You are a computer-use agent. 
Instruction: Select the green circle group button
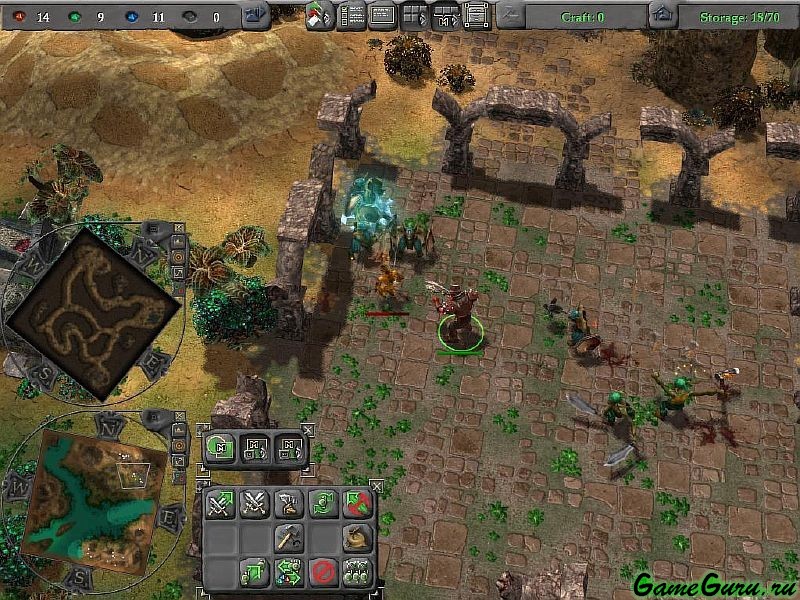219,449
